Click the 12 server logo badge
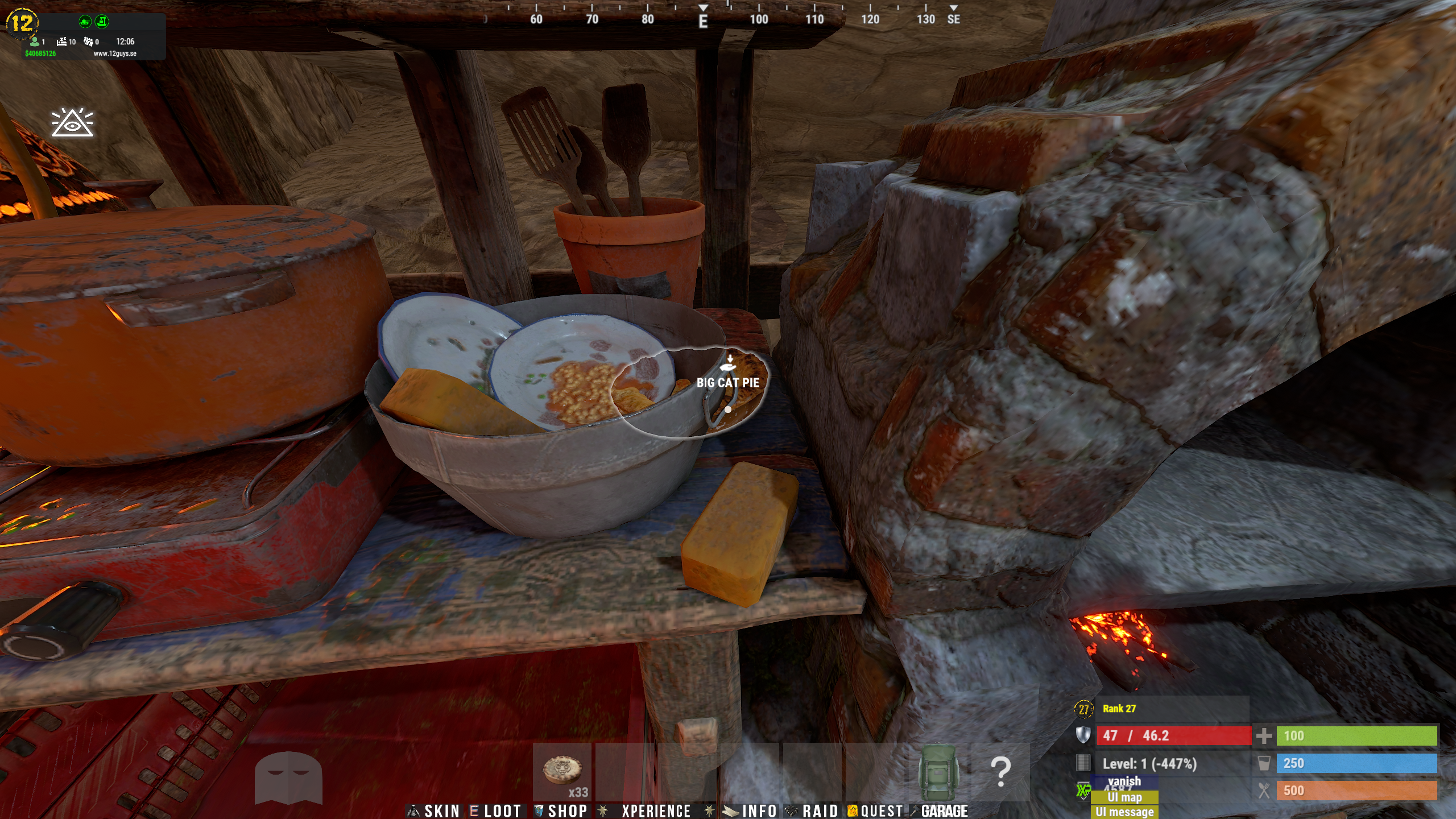This screenshot has width=1456, height=819. tap(22, 23)
